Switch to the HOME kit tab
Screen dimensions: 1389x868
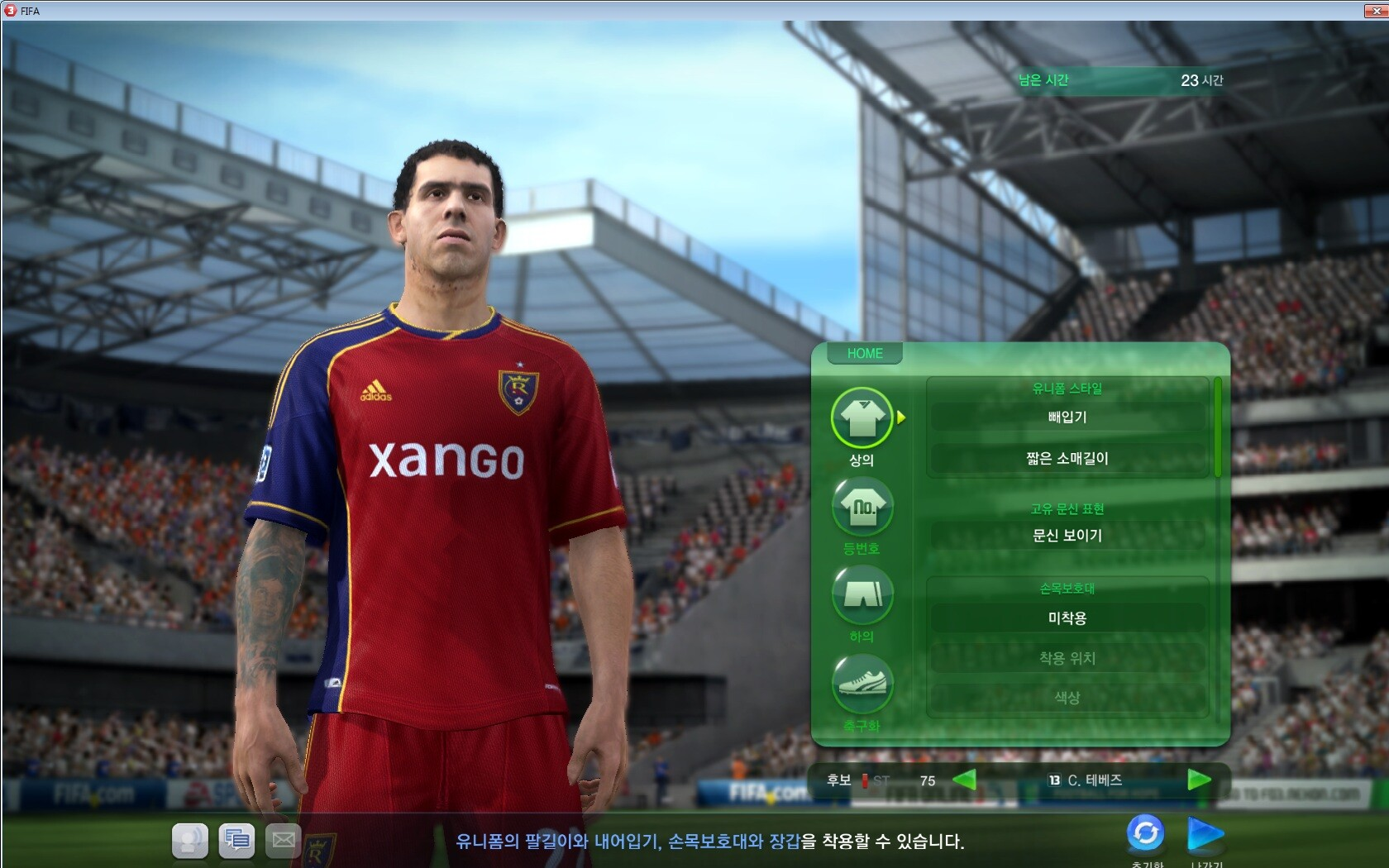click(x=864, y=354)
